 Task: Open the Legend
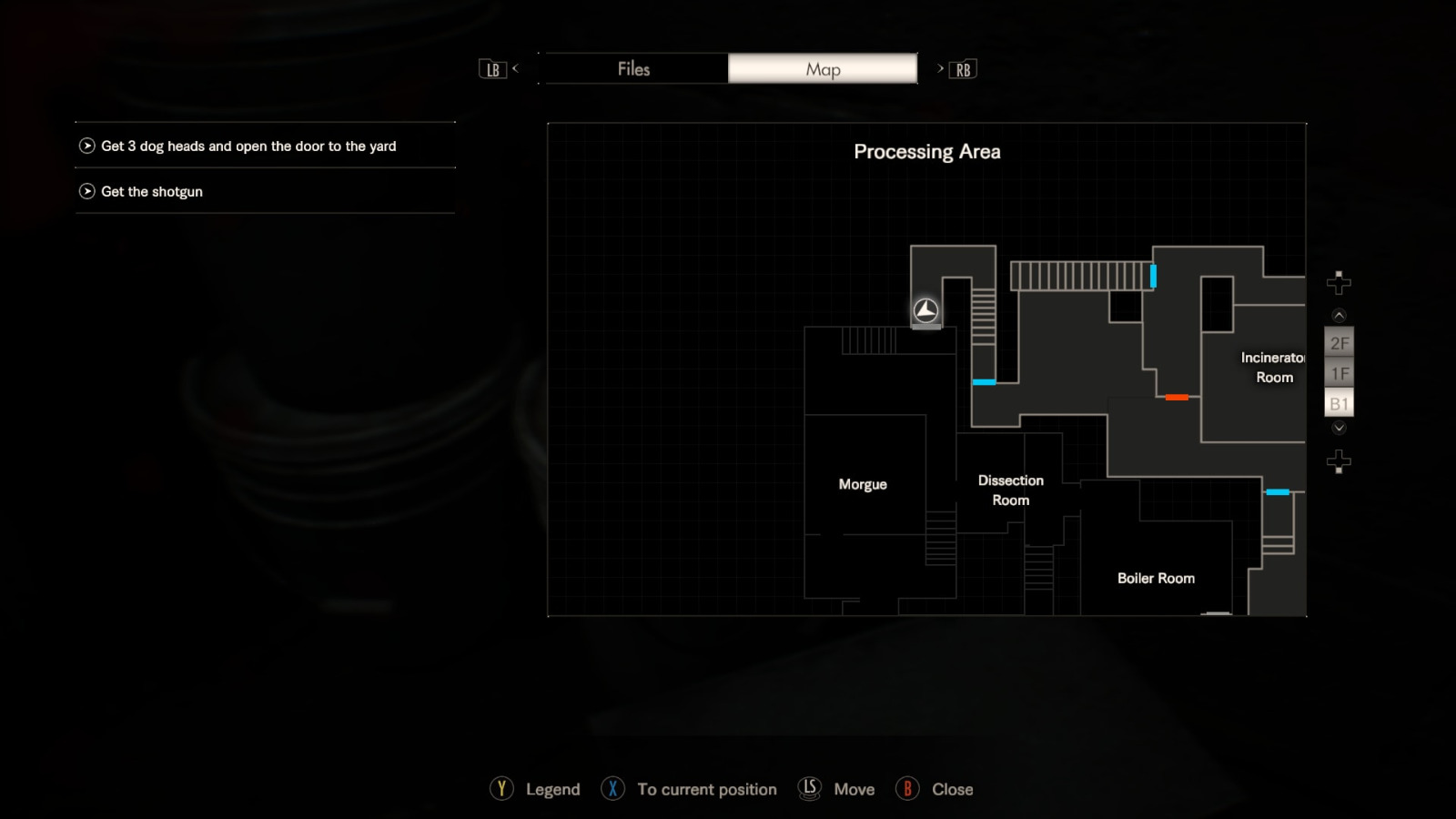[x=551, y=789]
